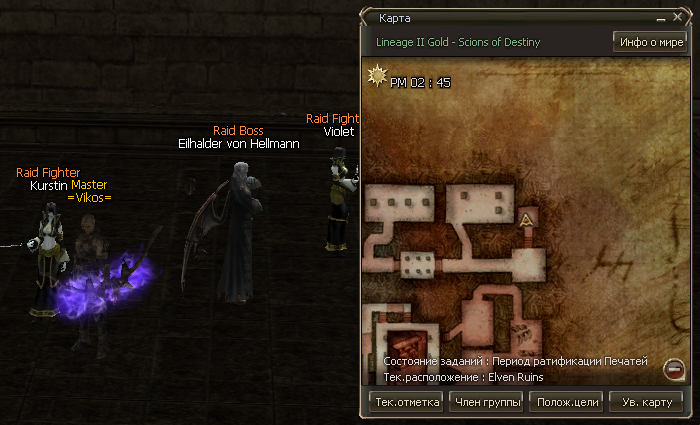Show party members with Член группы
Image resolution: width=700 pixels, height=425 pixels.
click(x=487, y=402)
